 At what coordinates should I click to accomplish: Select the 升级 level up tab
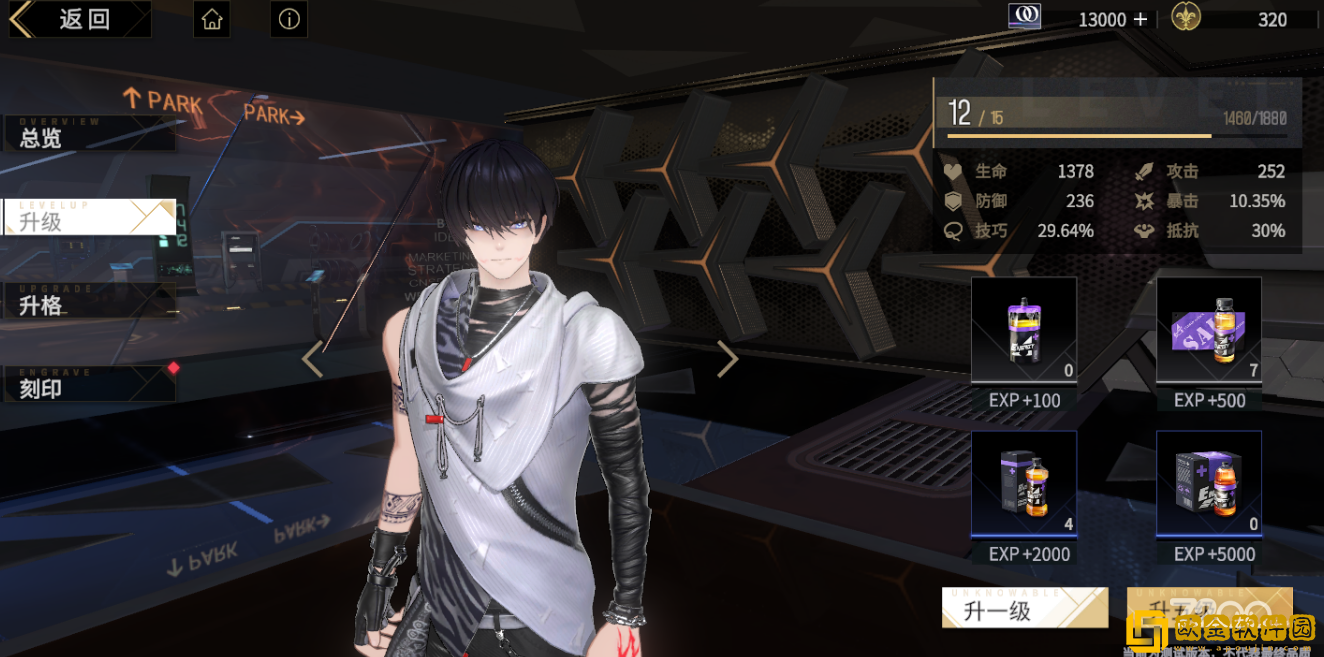(88, 218)
